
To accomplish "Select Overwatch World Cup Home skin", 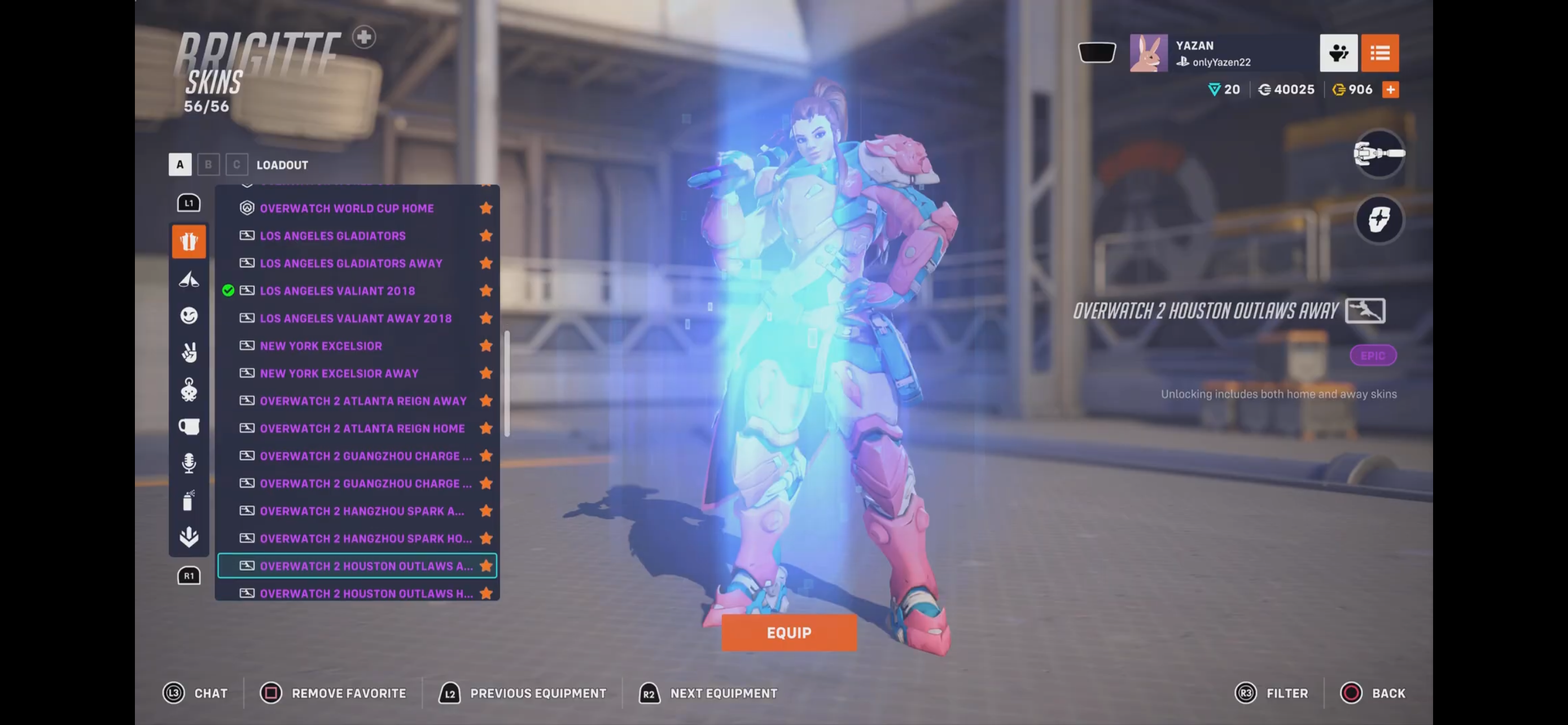I will [x=347, y=208].
